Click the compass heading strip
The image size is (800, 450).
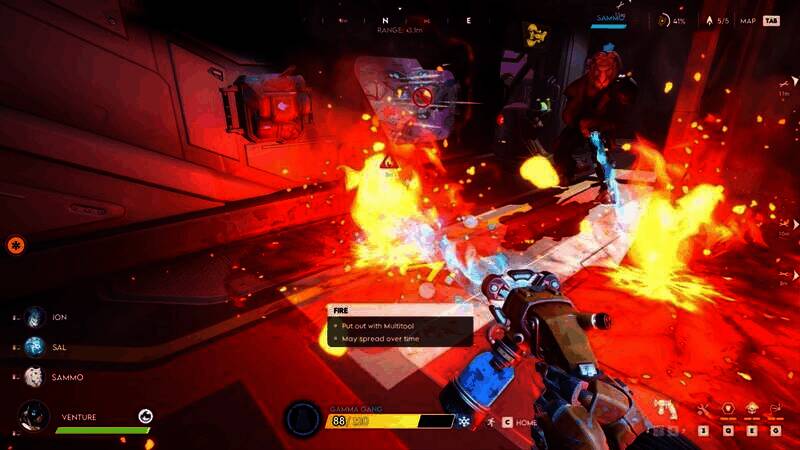click(x=426, y=19)
